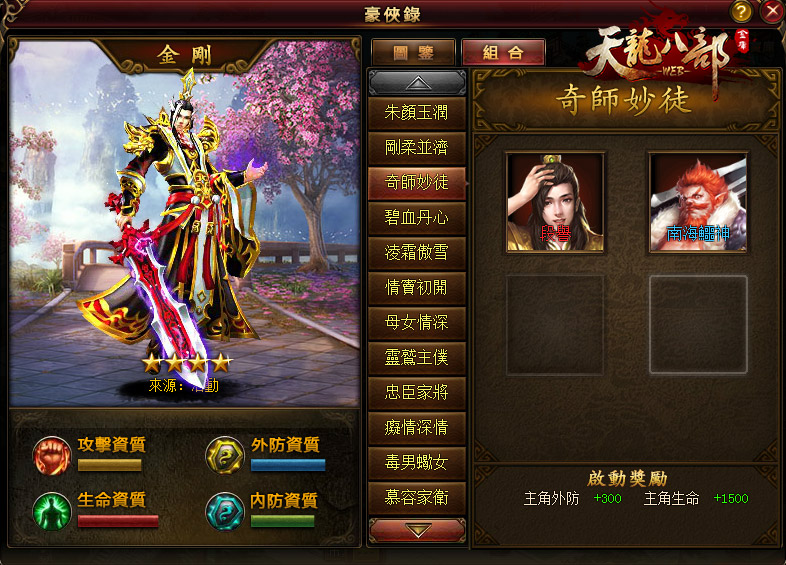Select 忠臣家將 in the list
The width and height of the screenshot is (786, 565).
pyautogui.click(x=417, y=392)
